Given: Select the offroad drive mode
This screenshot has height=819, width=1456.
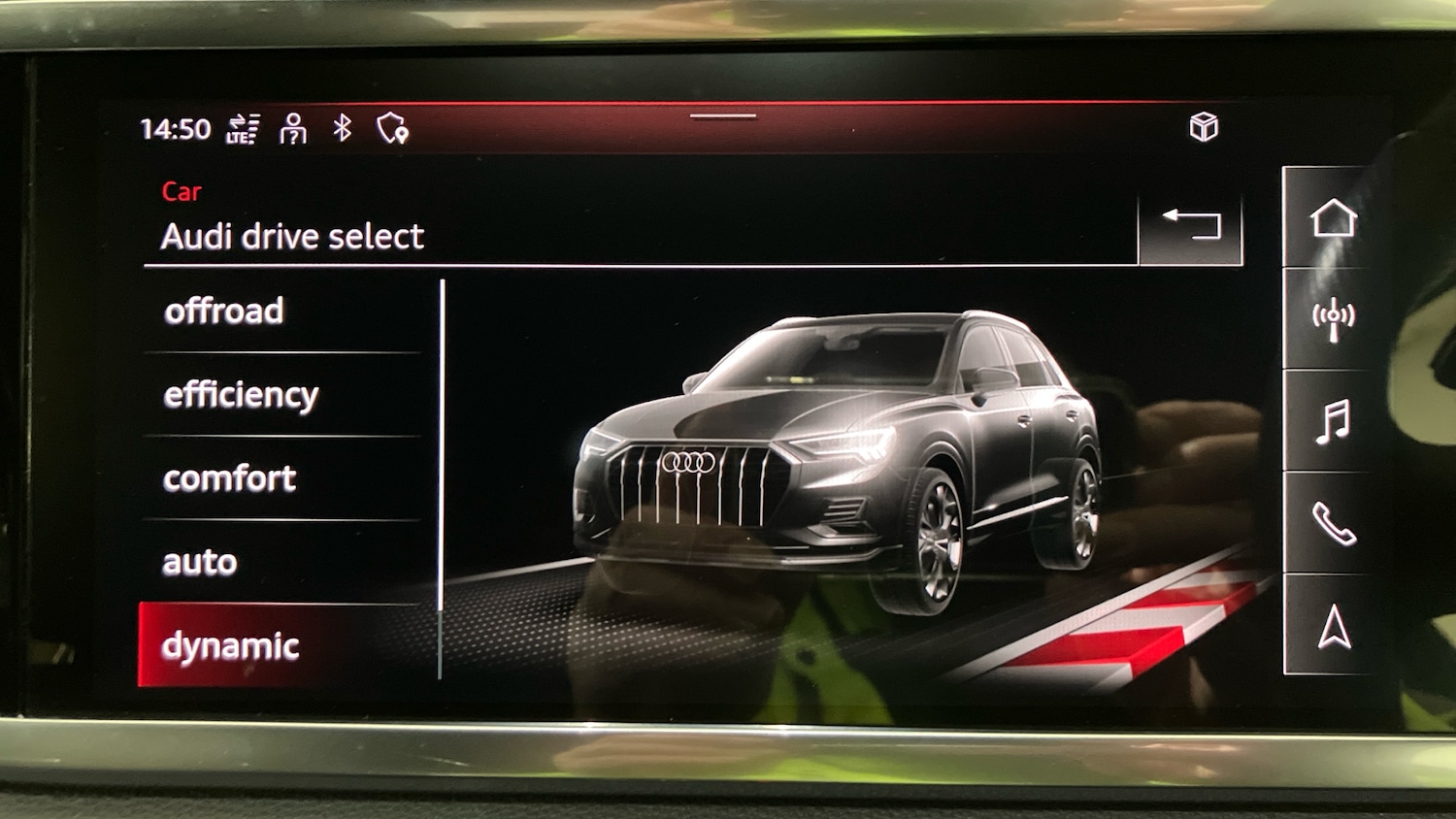Looking at the screenshot, I should (225, 311).
